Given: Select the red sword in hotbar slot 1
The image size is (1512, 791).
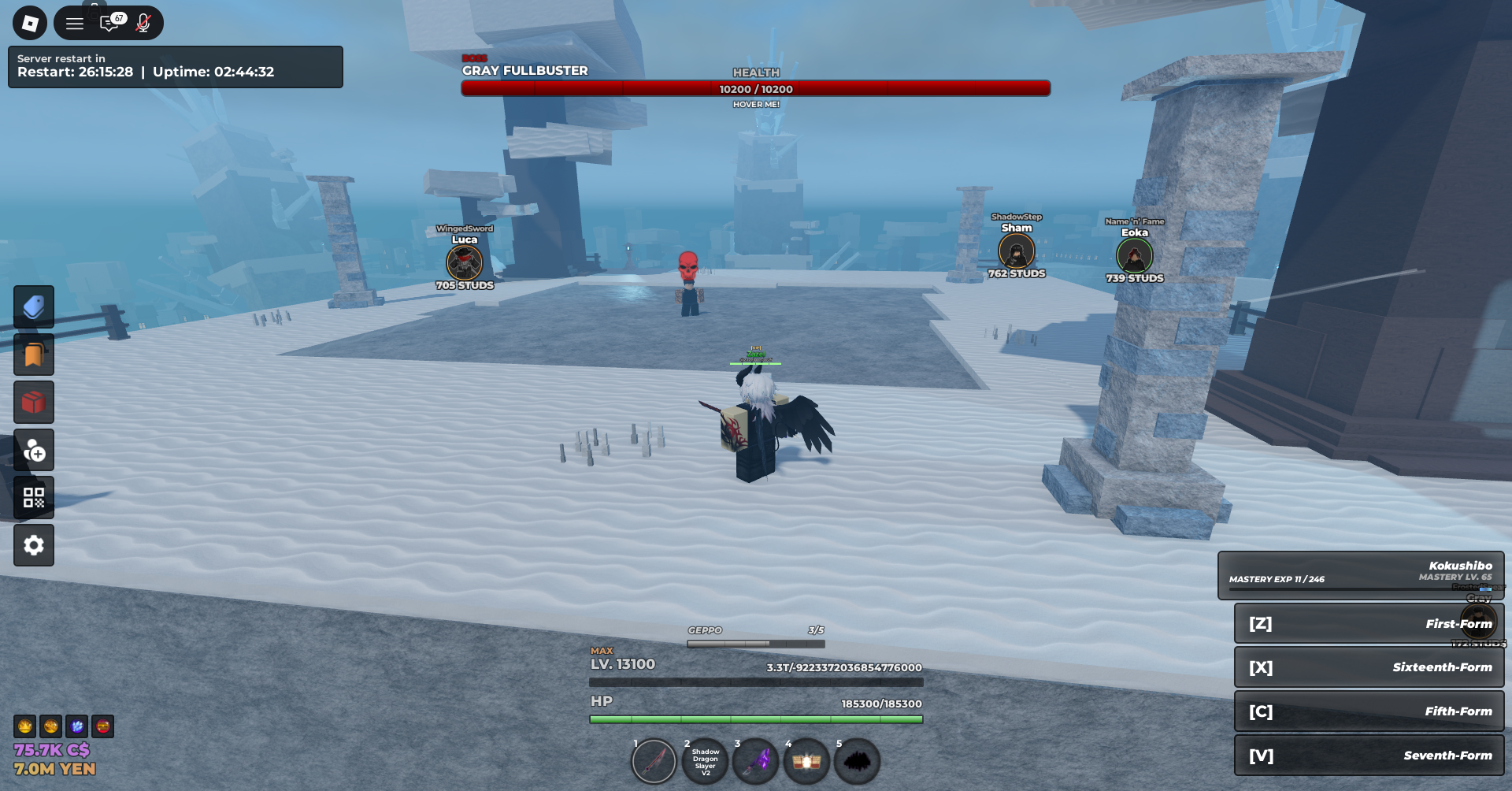Looking at the screenshot, I should pos(654,761).
